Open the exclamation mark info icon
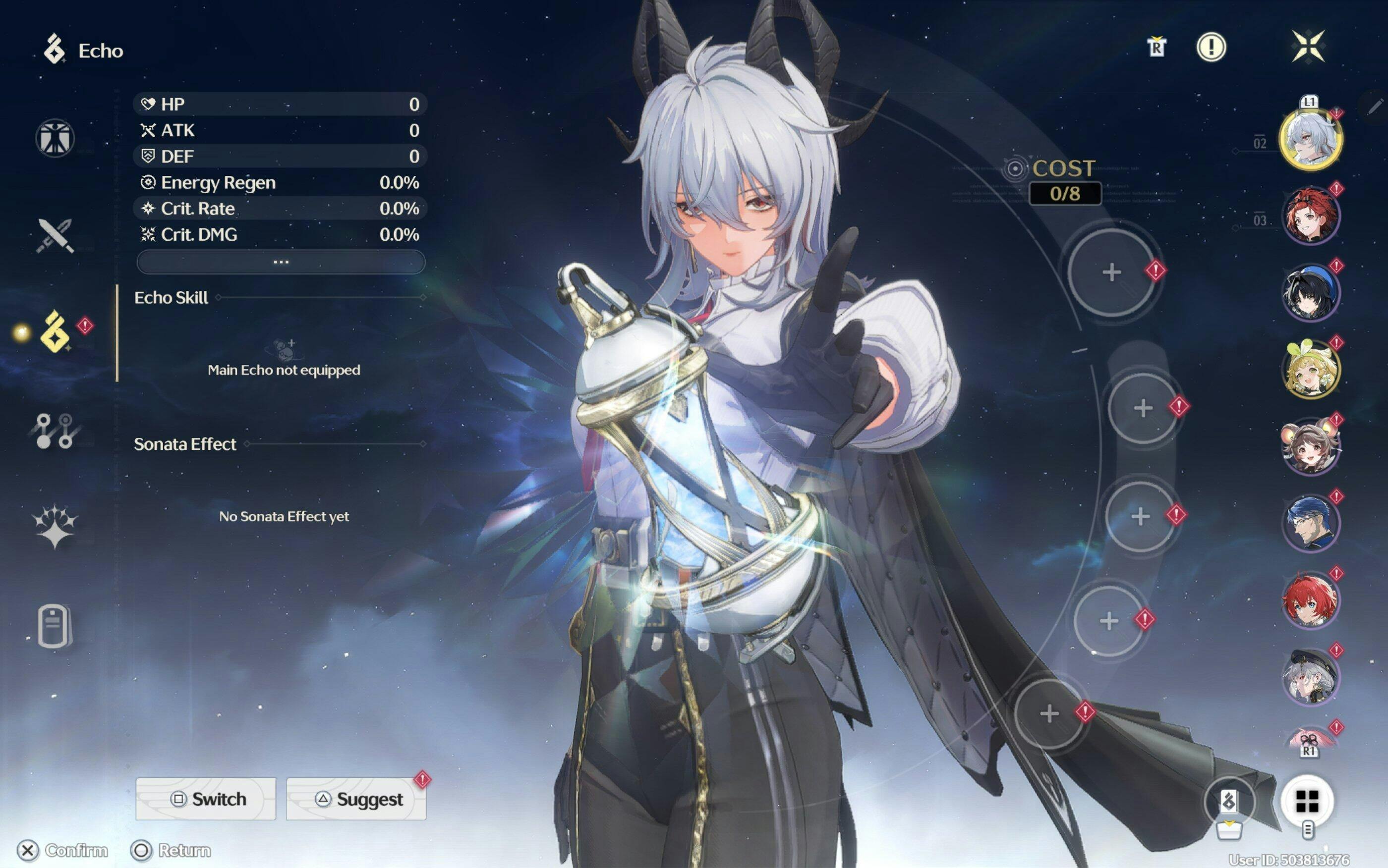 [1211, 47]
